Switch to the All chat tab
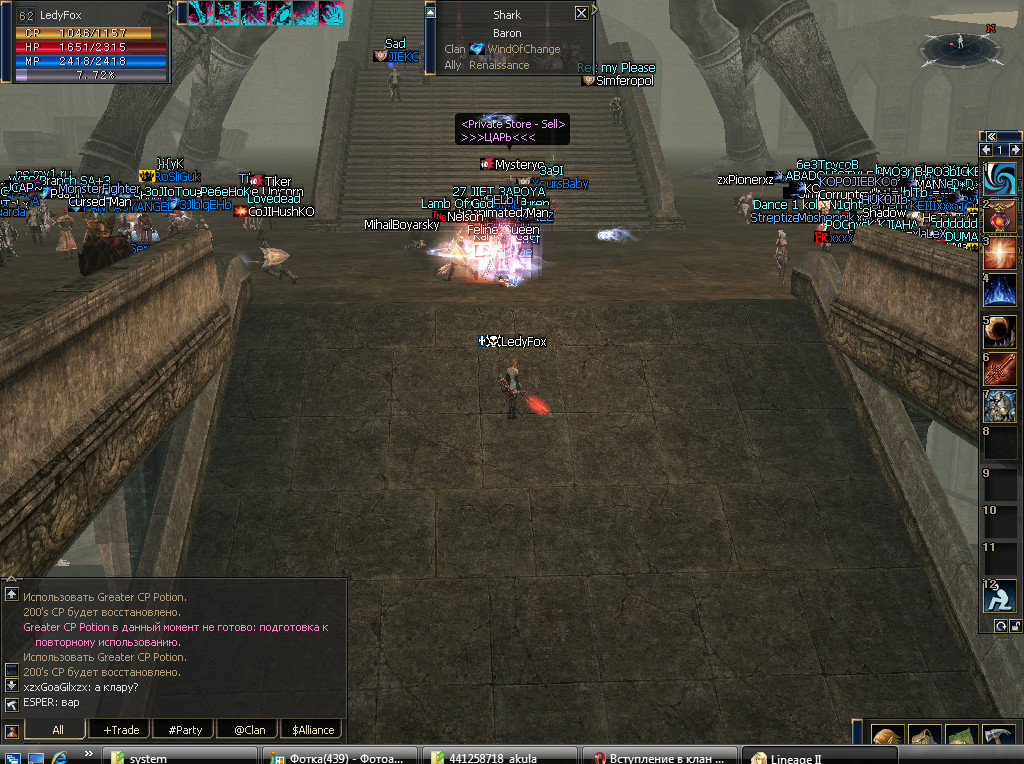This screenshot has height=764, width=1024. (x=58, y=730)
